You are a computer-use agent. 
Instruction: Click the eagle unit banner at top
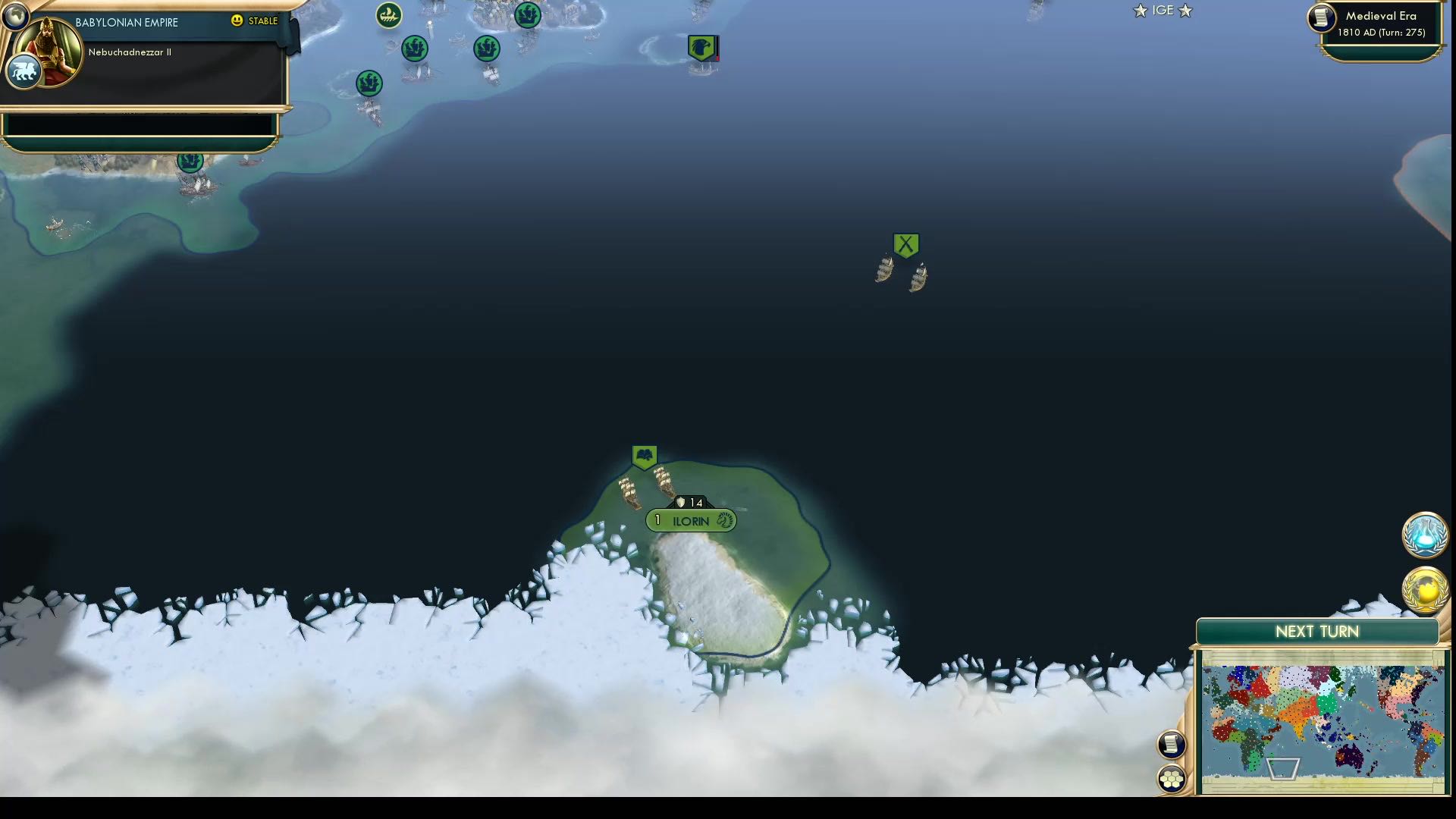pos(702,46)
